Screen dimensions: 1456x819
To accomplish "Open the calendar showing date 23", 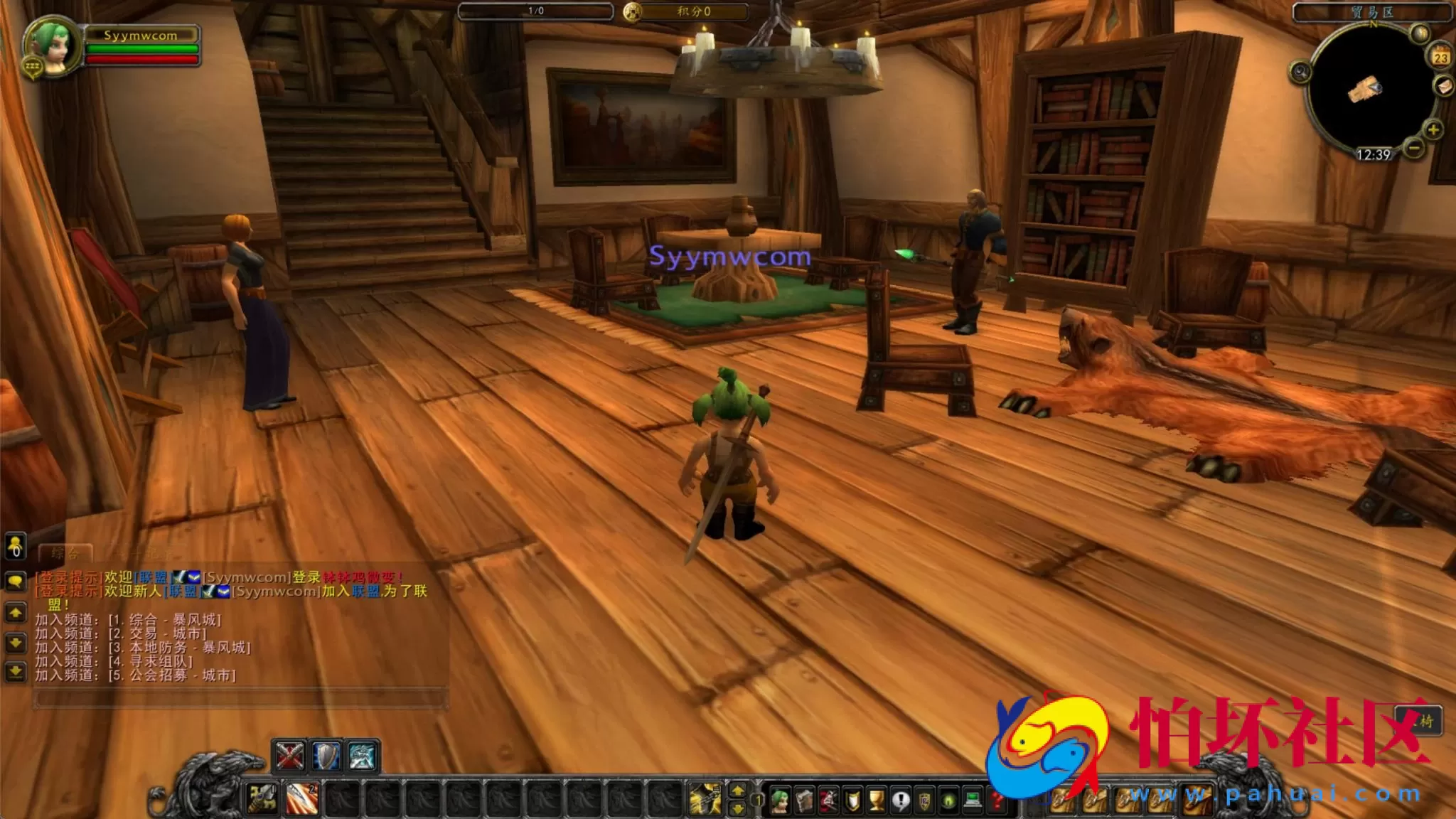I will tap(1440, 55).
